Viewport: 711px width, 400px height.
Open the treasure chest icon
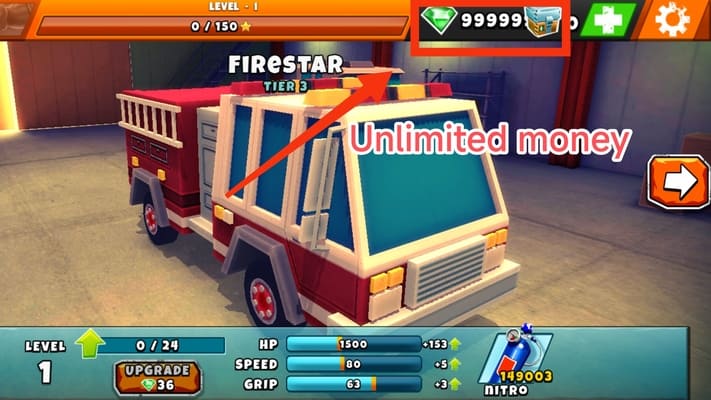click(x=543, y=22)
